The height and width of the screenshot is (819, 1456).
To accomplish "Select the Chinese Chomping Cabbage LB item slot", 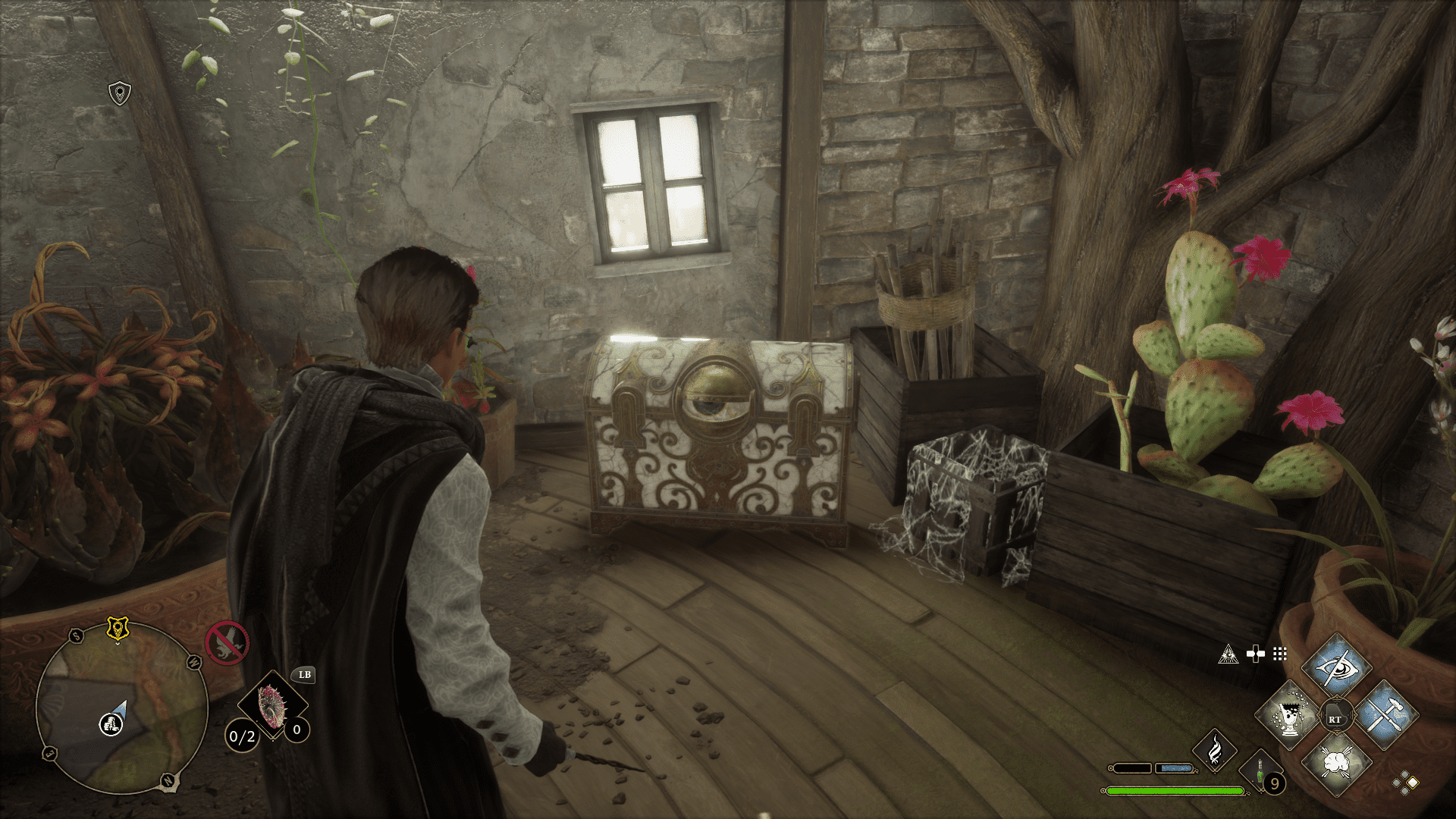I will (273, 704).
